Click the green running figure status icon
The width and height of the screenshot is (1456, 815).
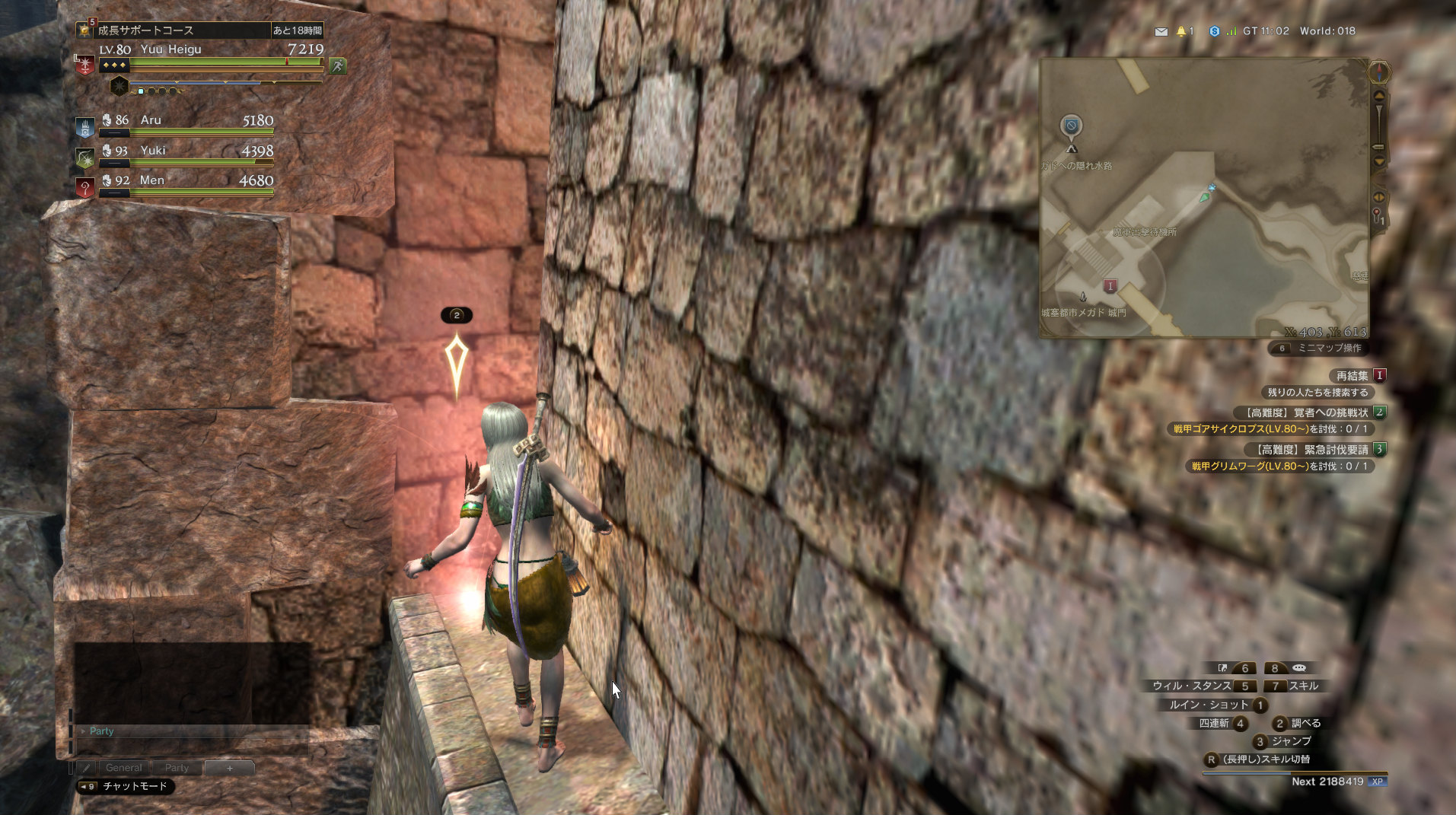pyautogui.click(x=338, y=66)
